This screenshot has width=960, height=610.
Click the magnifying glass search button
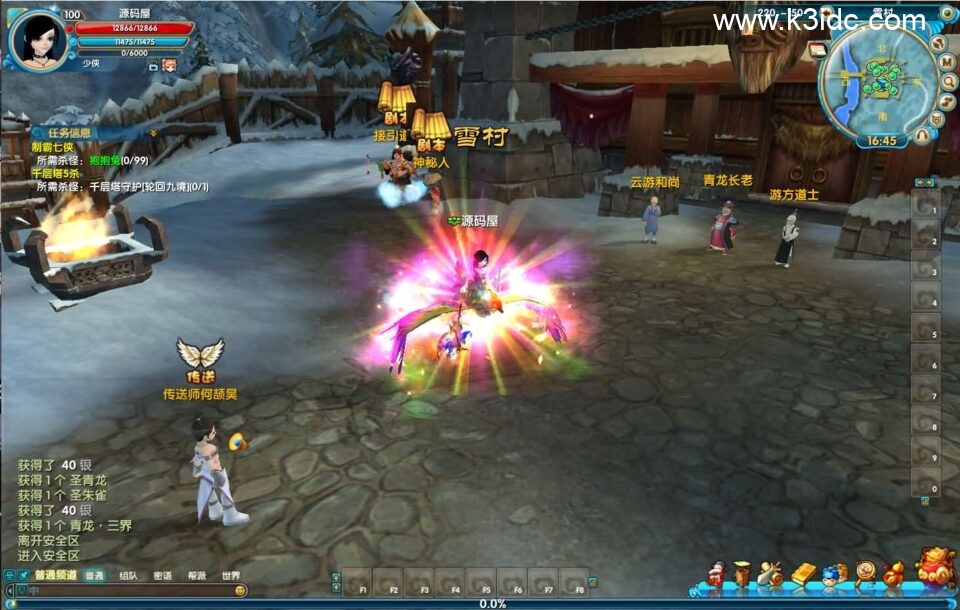coord(947,80)
